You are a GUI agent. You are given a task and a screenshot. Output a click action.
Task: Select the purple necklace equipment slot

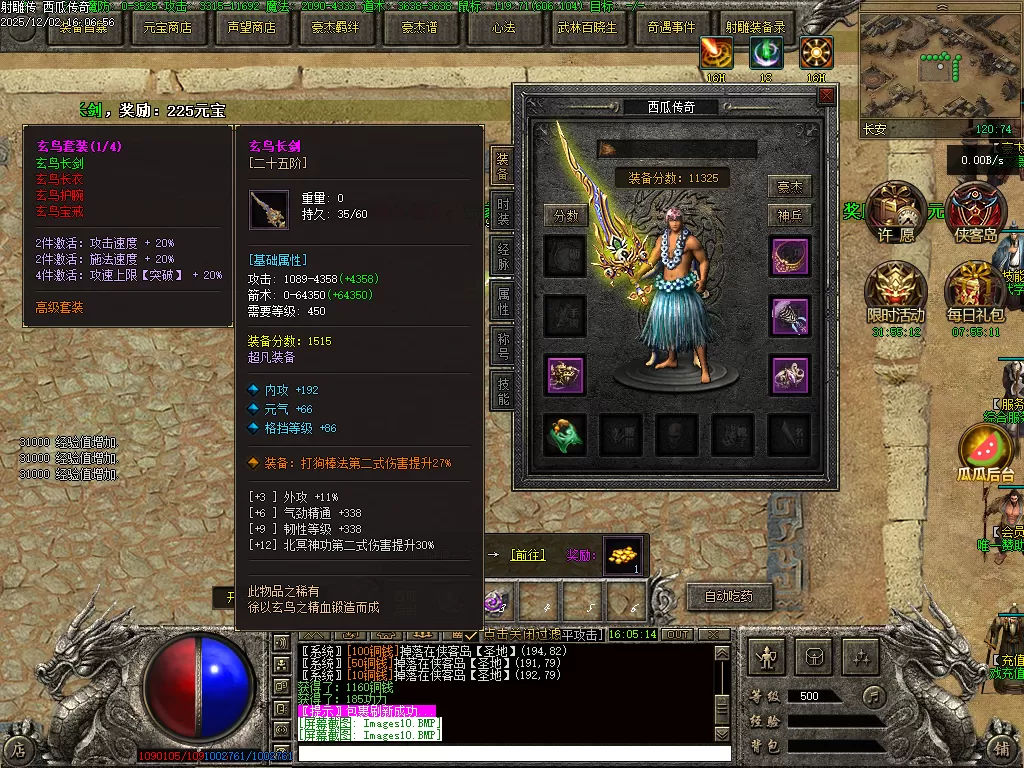[789, 257]
